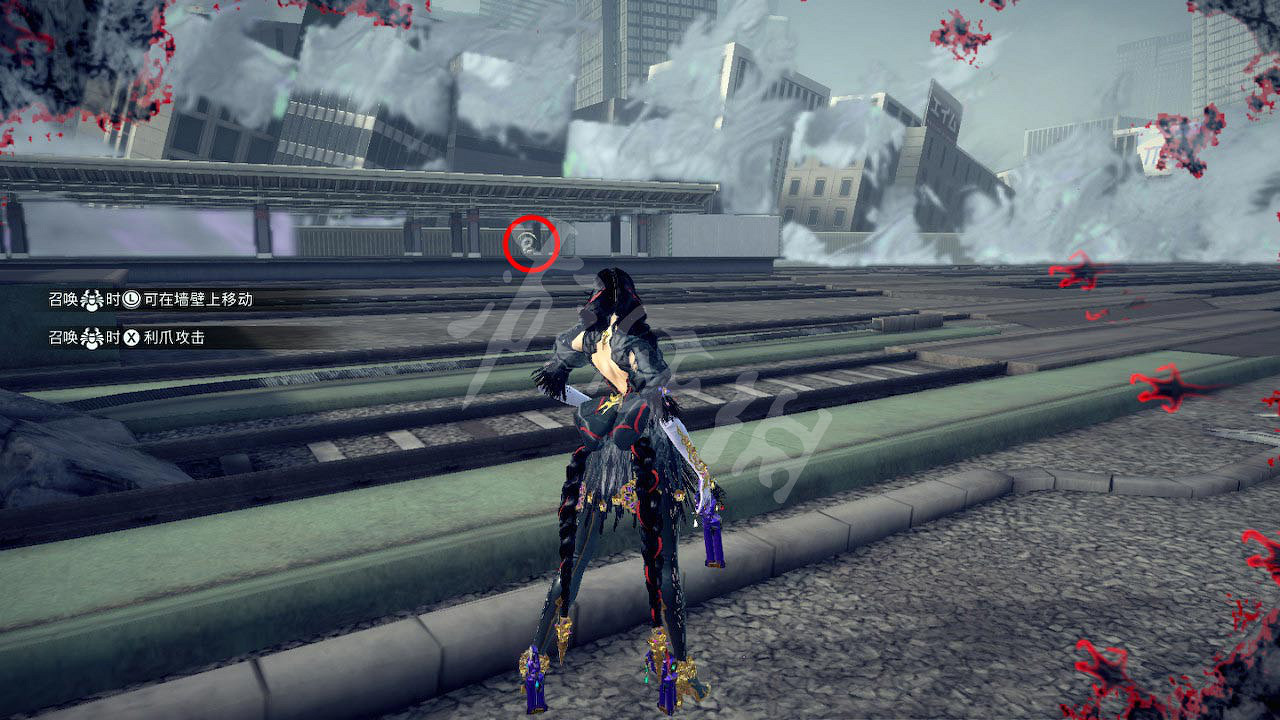1280x720 pixels.
Task: Select the L-stick button icon in the wall-move hint
Action: (x=131, y=300)
